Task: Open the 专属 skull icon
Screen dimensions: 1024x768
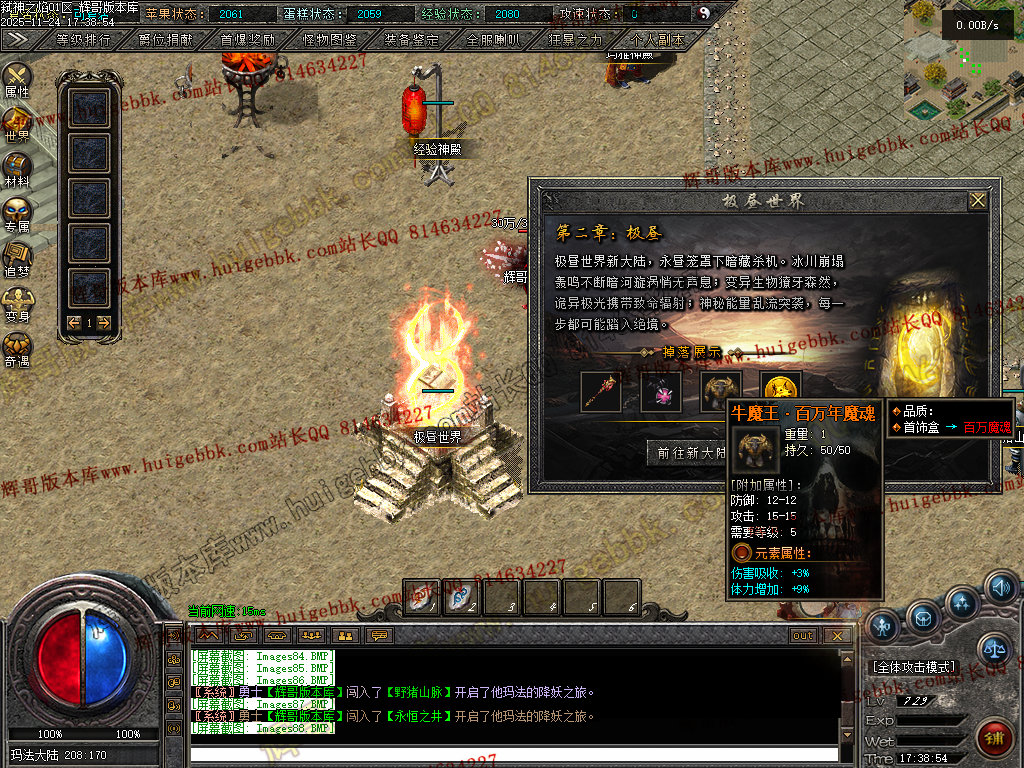Action: 17,213
